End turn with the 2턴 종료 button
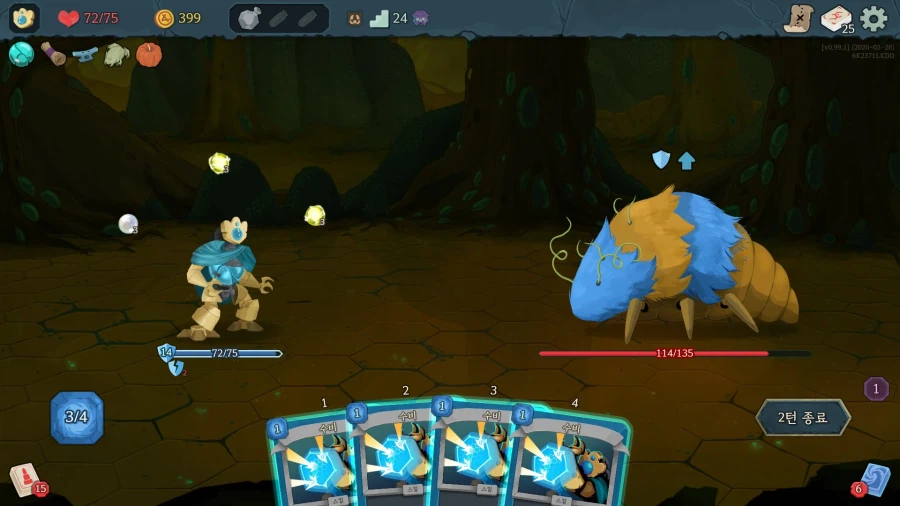900x506 pixels. tap(803, 417)
